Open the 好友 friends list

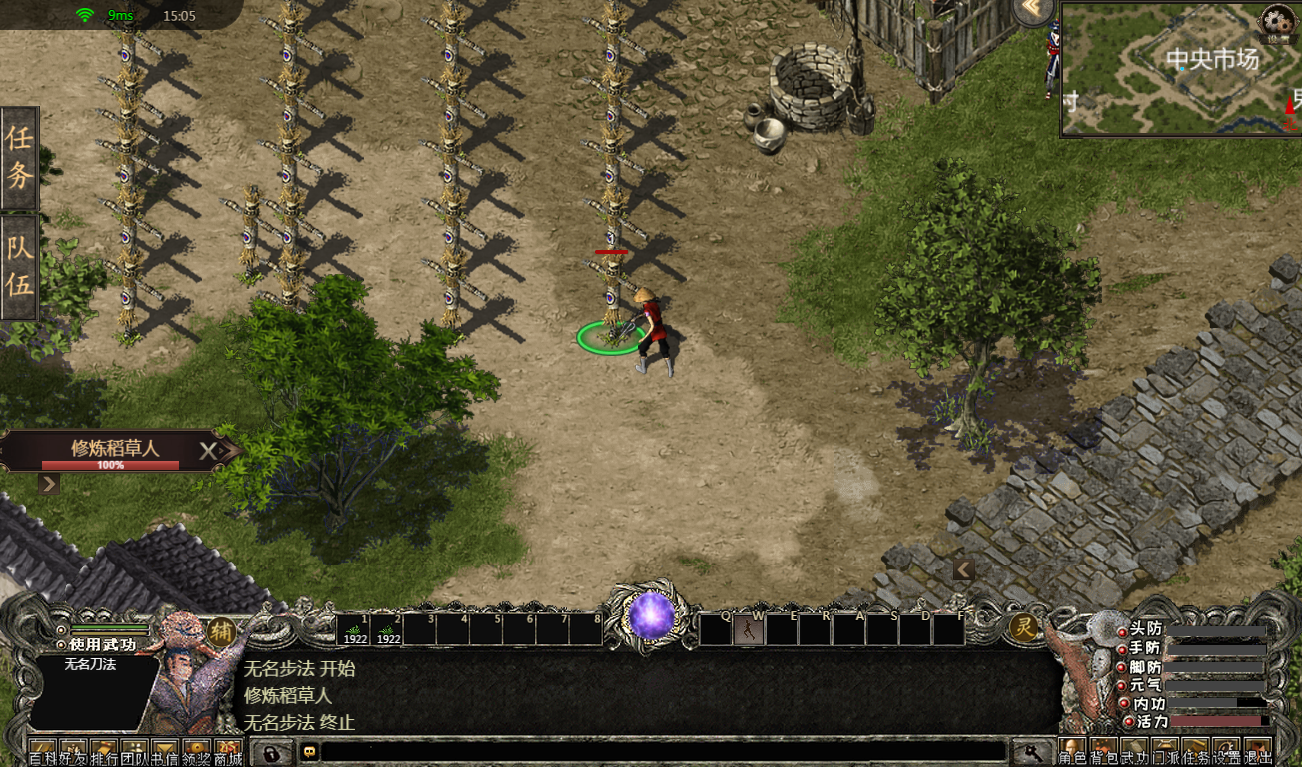click(74, 751)
